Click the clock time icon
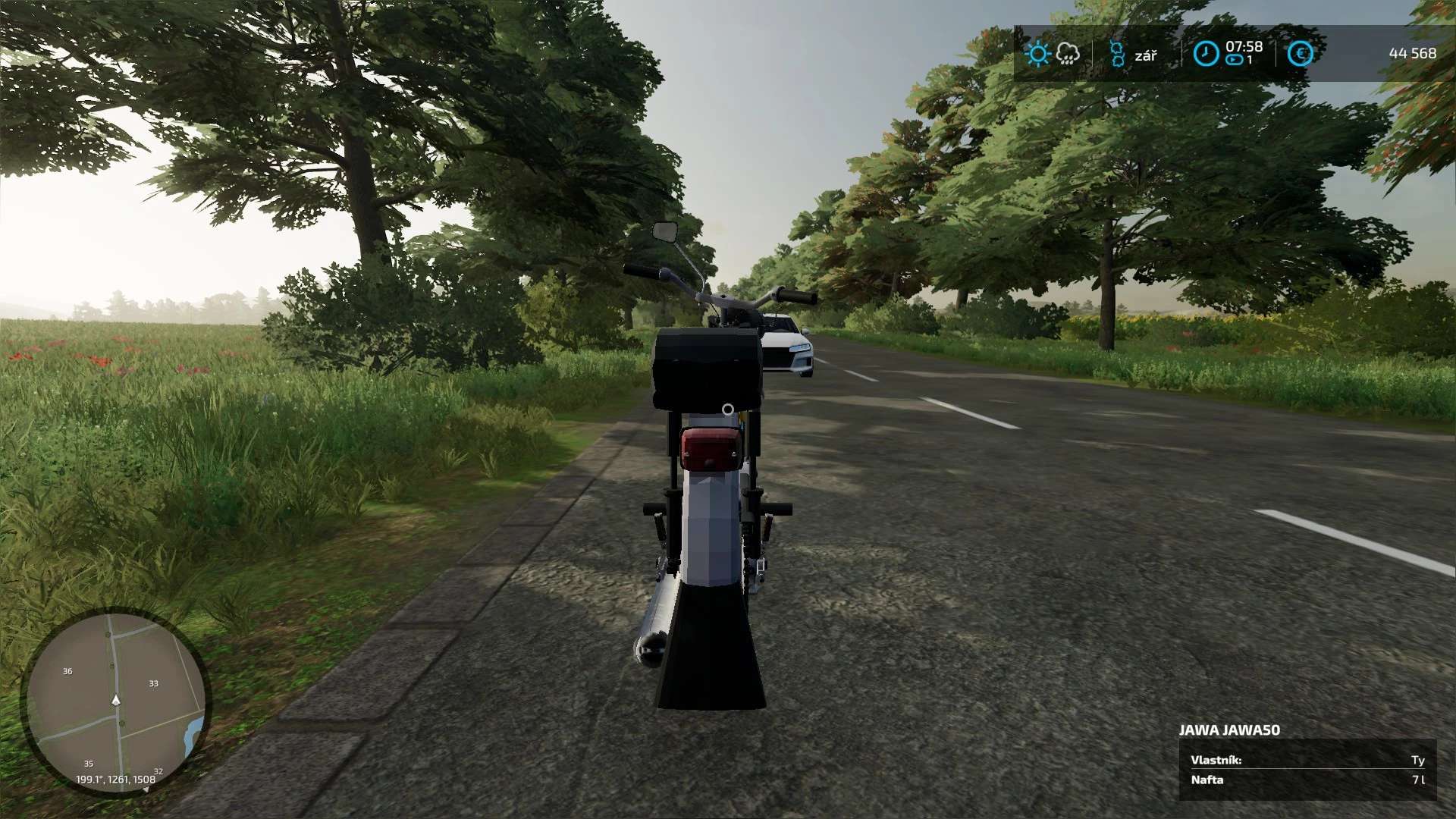The height and width of the screenshot is (819, 1456). [x=1206, y=54]
